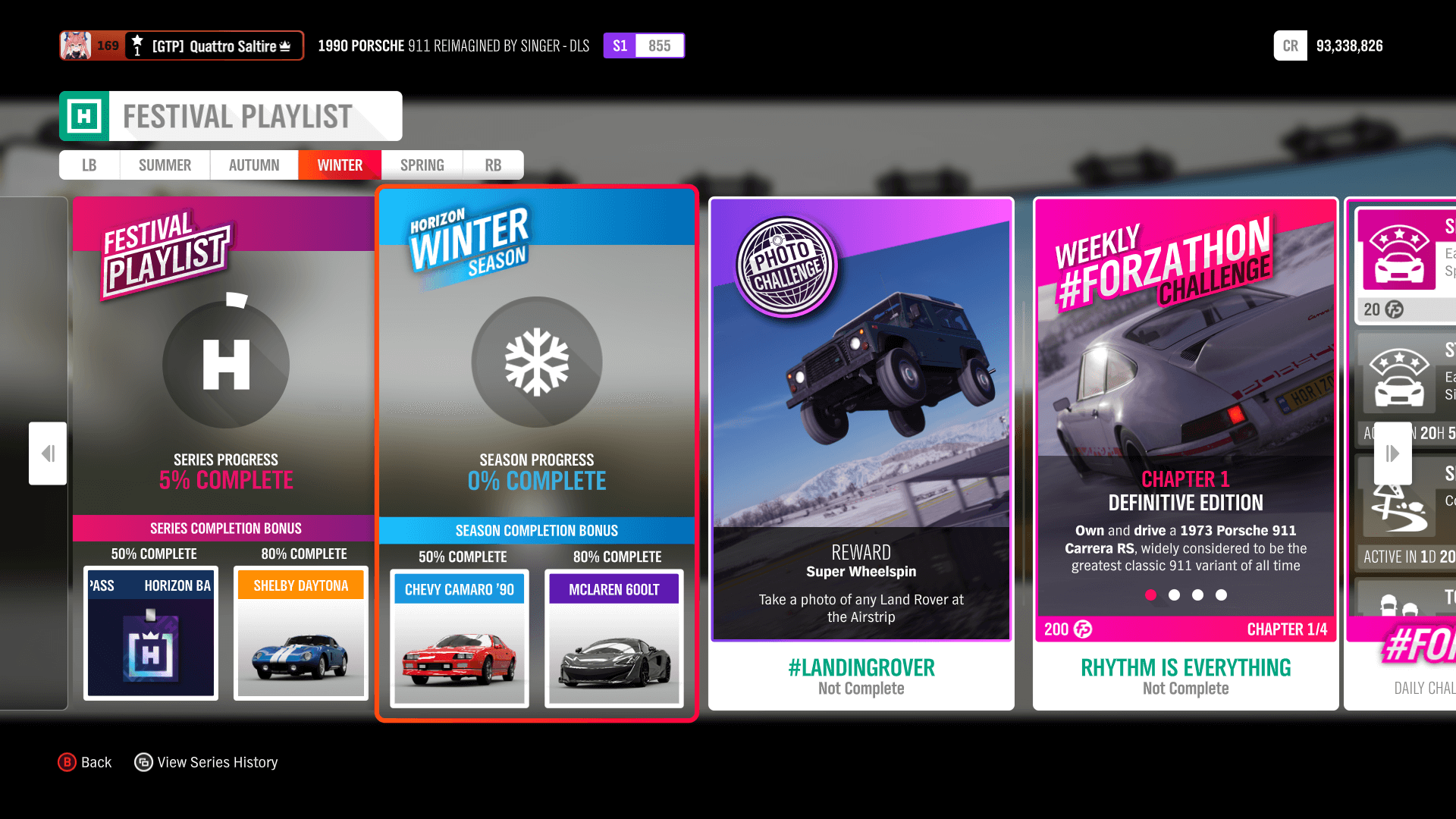This screenshot has width=1456, height=819.
Task: Switch to the AUTUMN tab
Action: coord(253,165)
